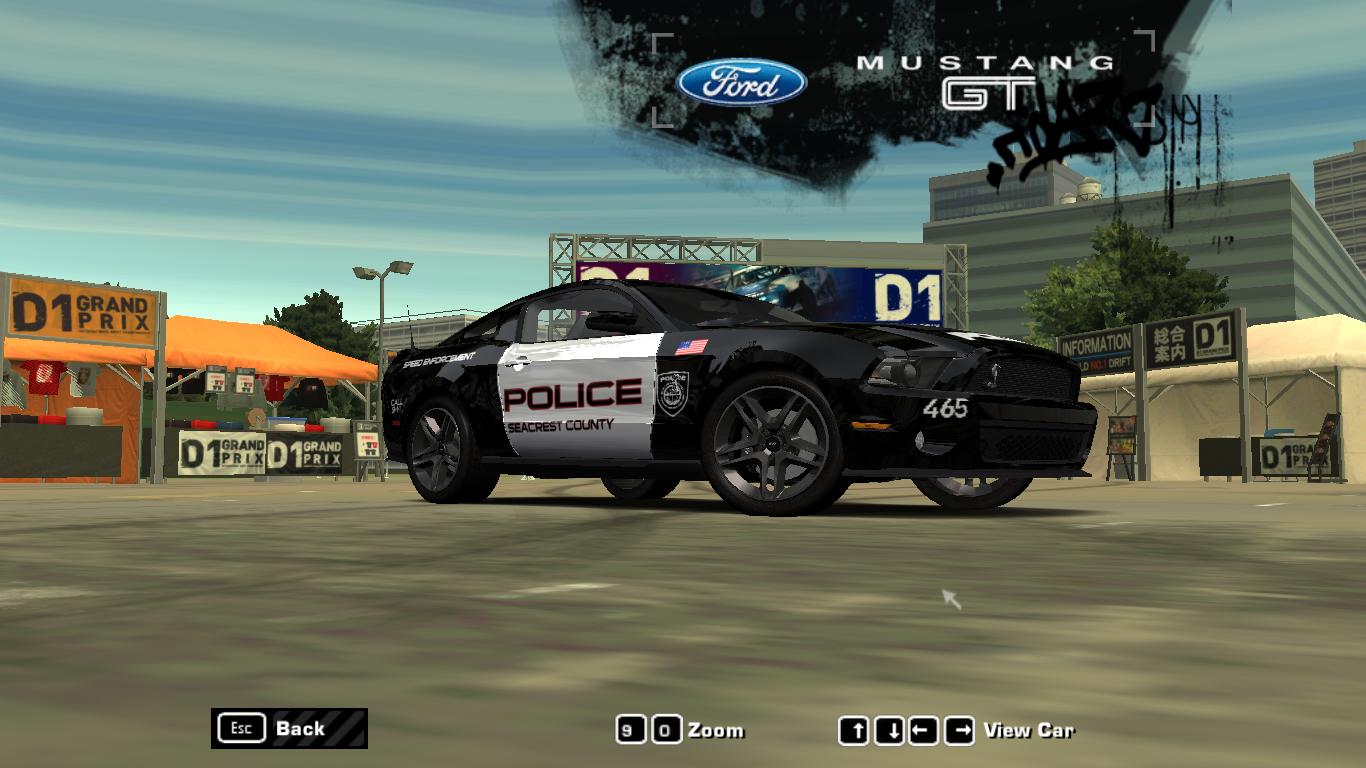The height and width of the screenshot is (768, 1366).
Task: Click the Back label
Action: [300, 729]
